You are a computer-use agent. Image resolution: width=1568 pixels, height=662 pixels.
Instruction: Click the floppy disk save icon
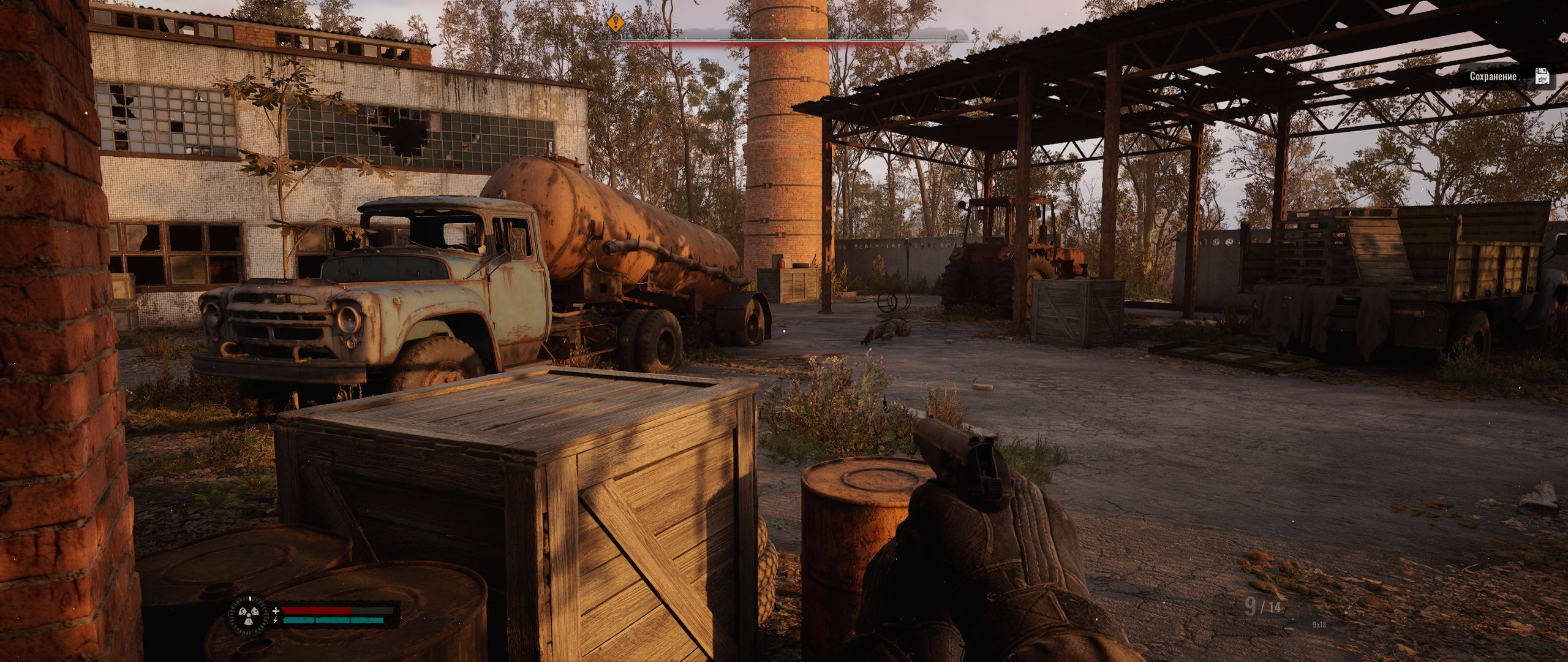click(1542, 77)
